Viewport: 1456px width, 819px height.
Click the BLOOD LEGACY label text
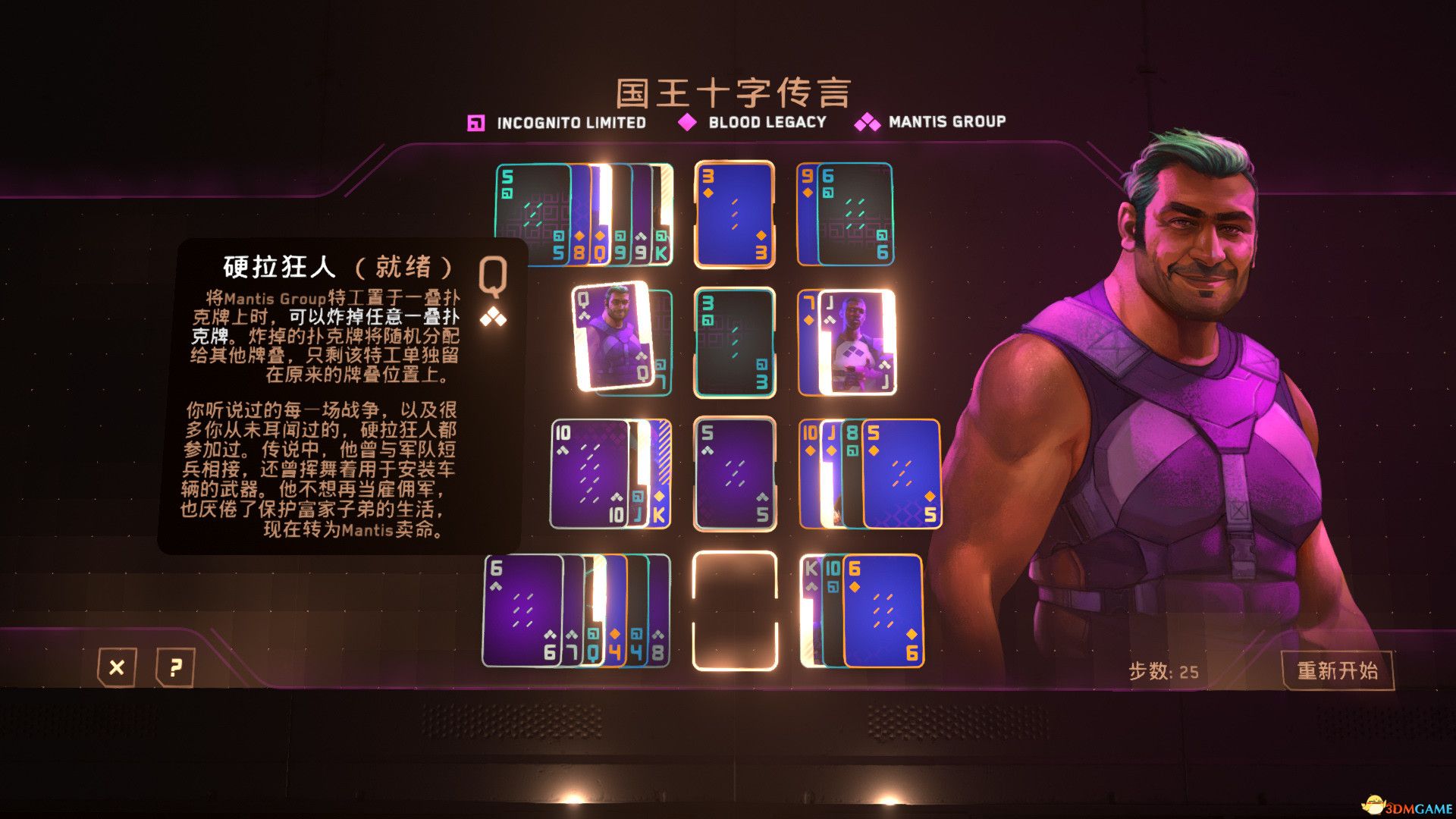click(766, 121)
